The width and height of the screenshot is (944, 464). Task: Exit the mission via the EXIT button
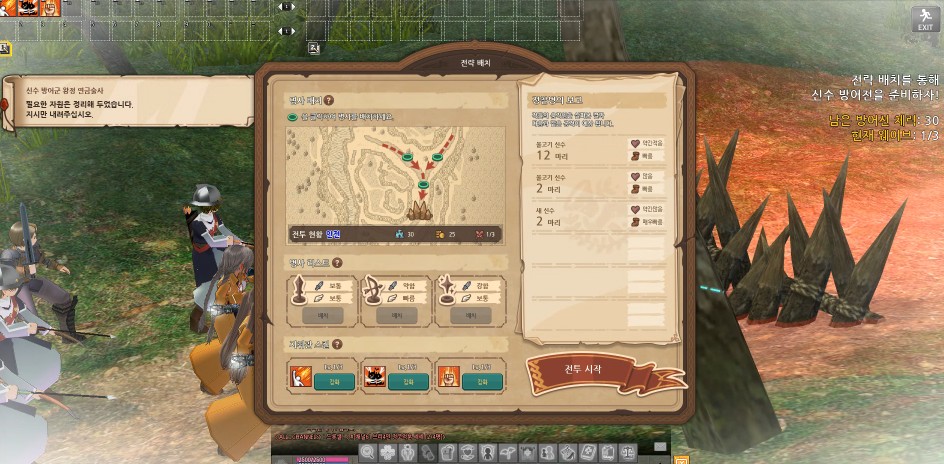pos(924,19)
